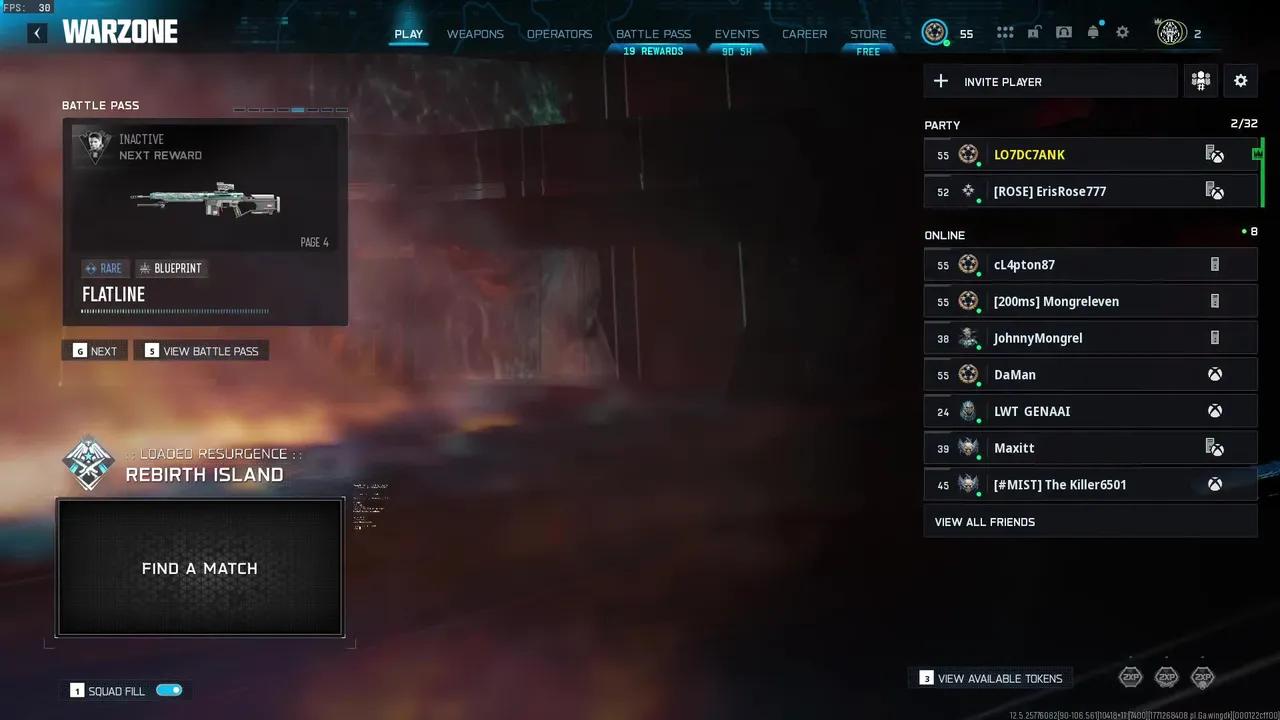
Task: Click the apps grid icon next to COD Points
Action: [1004, 31]
